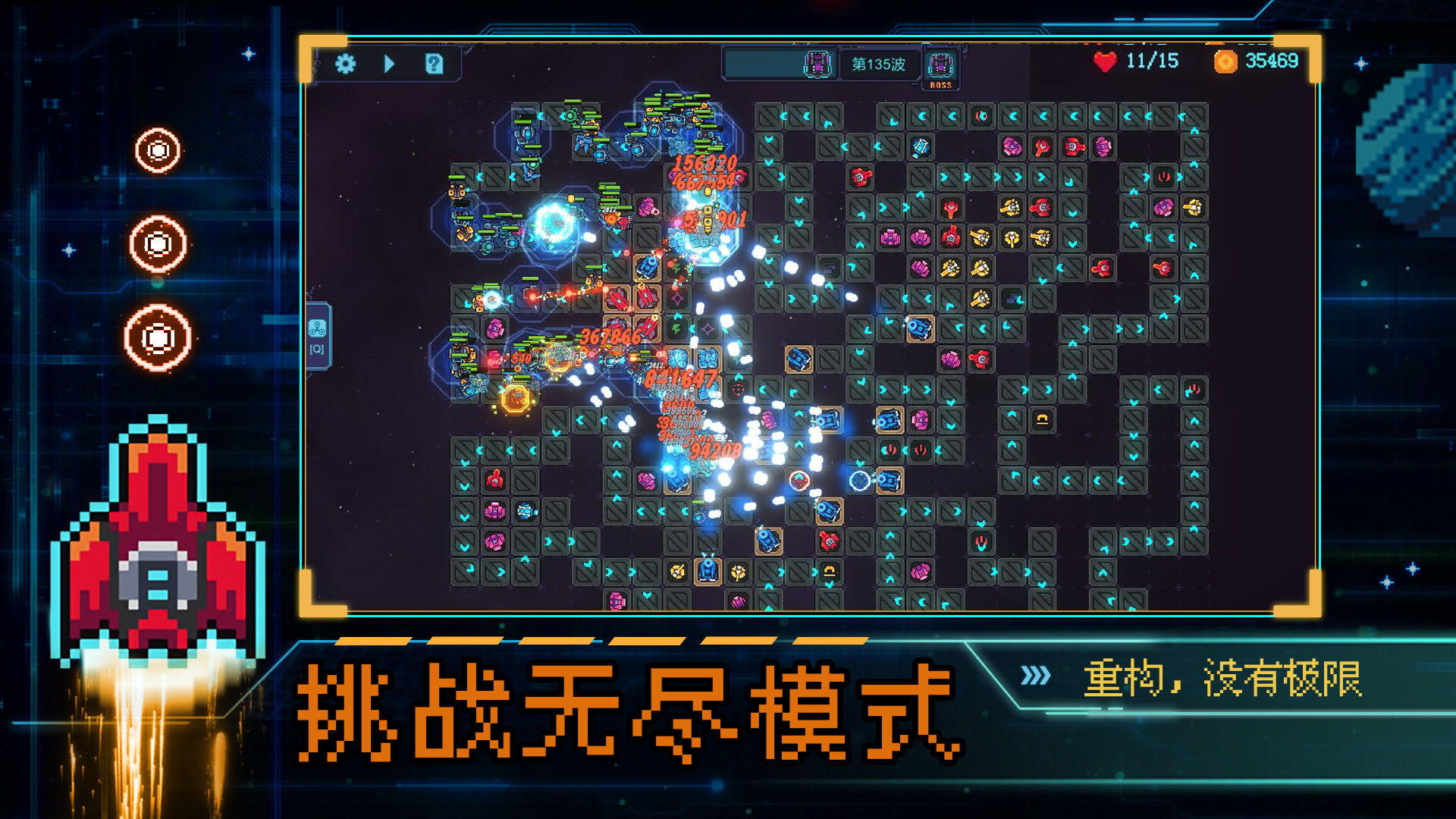Click the 35469 coin total
Image resolution: width=1456 pixels, height=819 pixels.
(1271, 61)
